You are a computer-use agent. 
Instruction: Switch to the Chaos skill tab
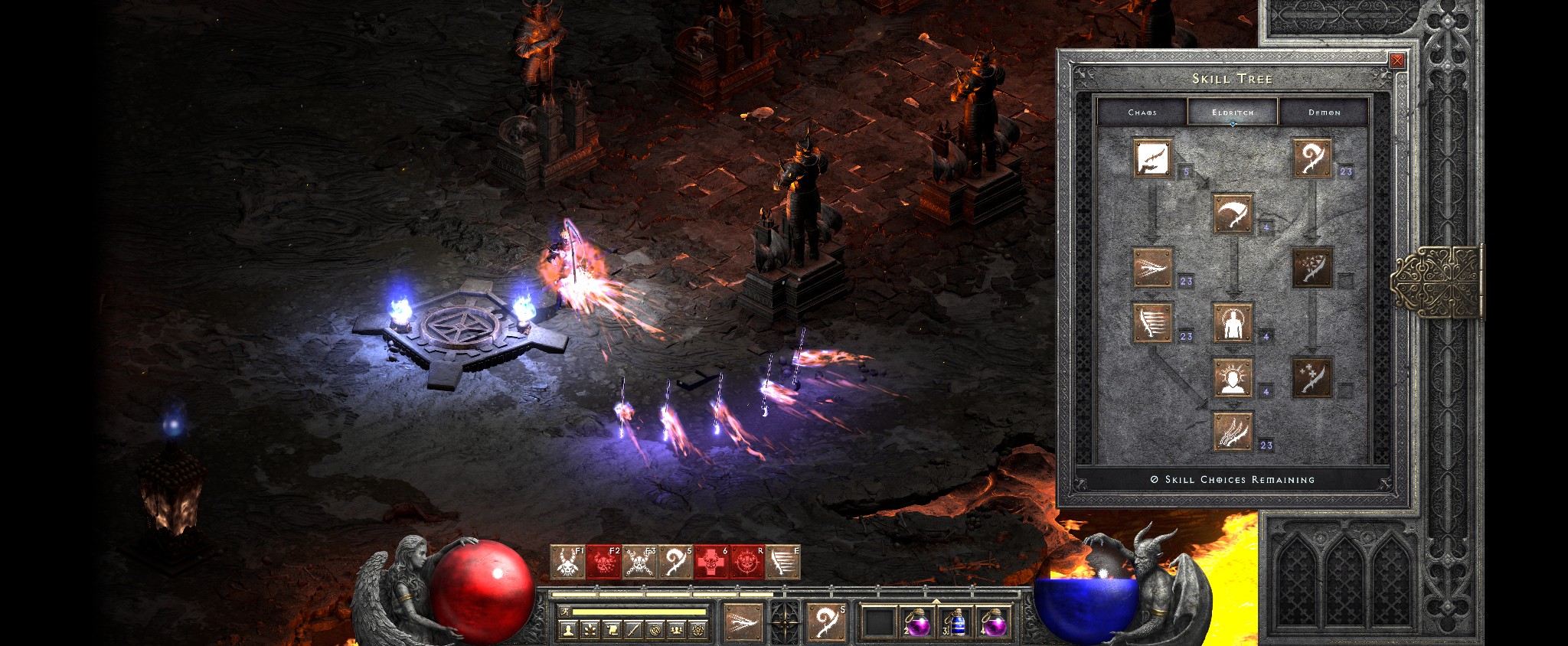click(1142, 113)
